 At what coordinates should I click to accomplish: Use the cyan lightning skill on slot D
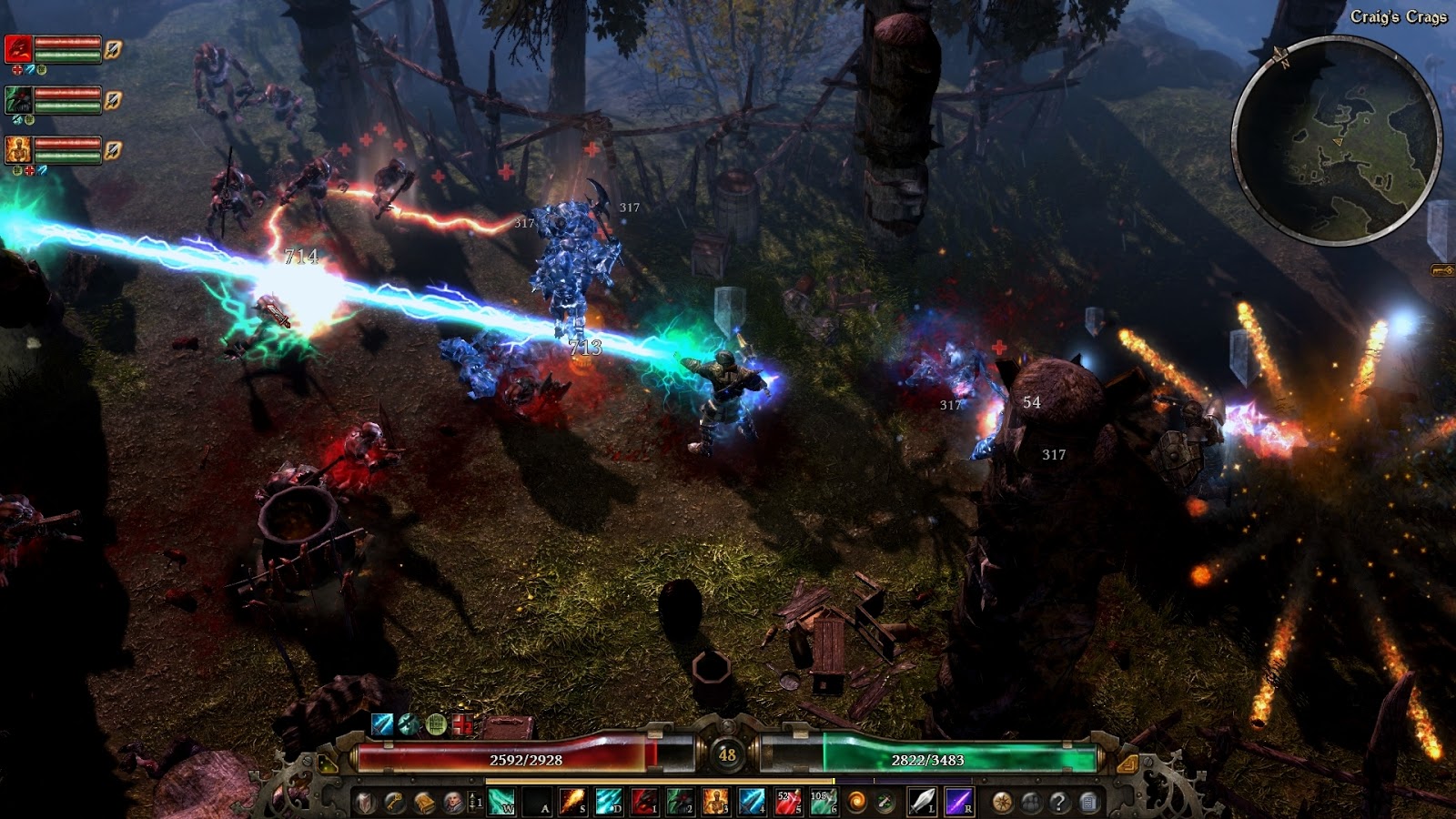[x=608, y=802]
